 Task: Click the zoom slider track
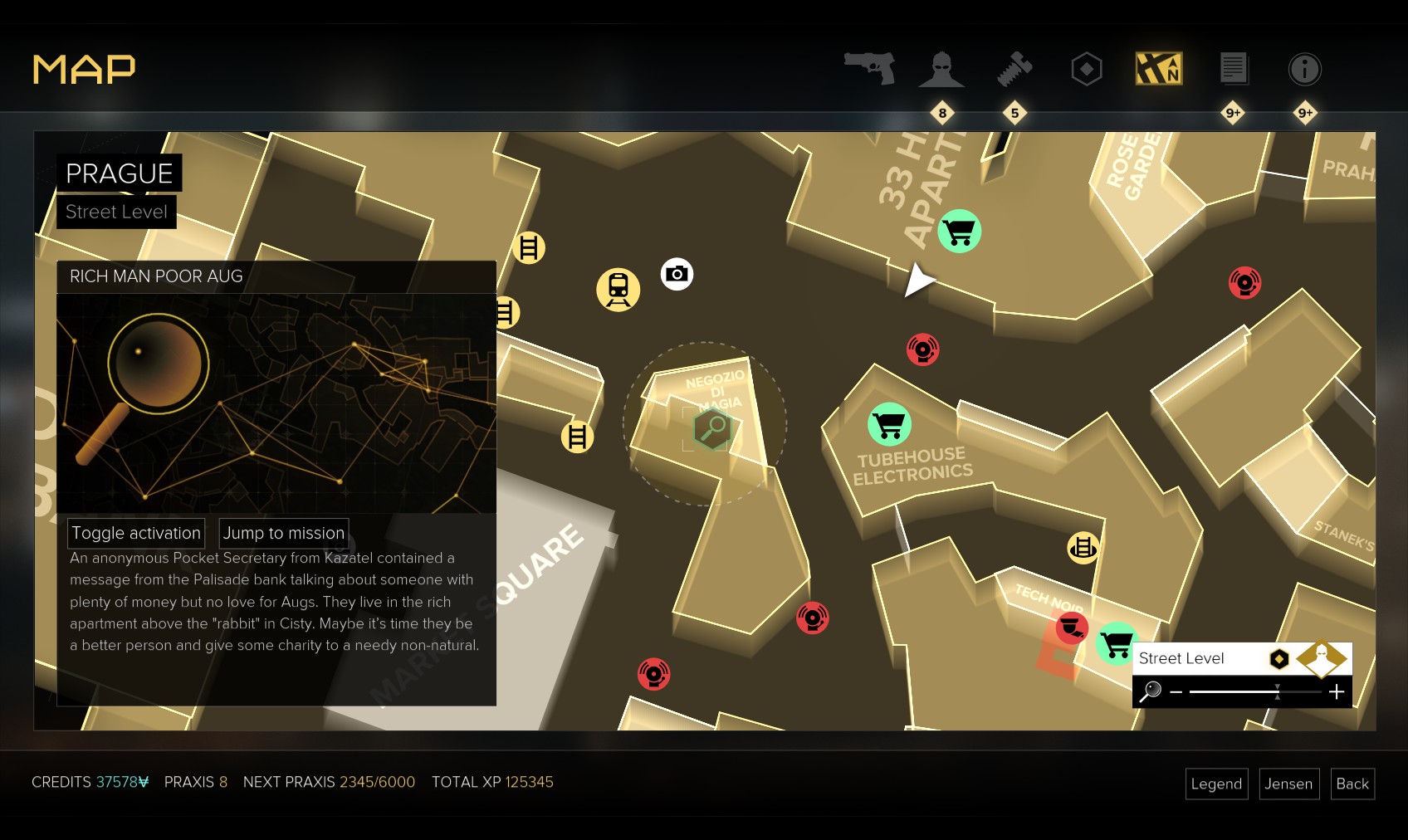point(1254,691)
